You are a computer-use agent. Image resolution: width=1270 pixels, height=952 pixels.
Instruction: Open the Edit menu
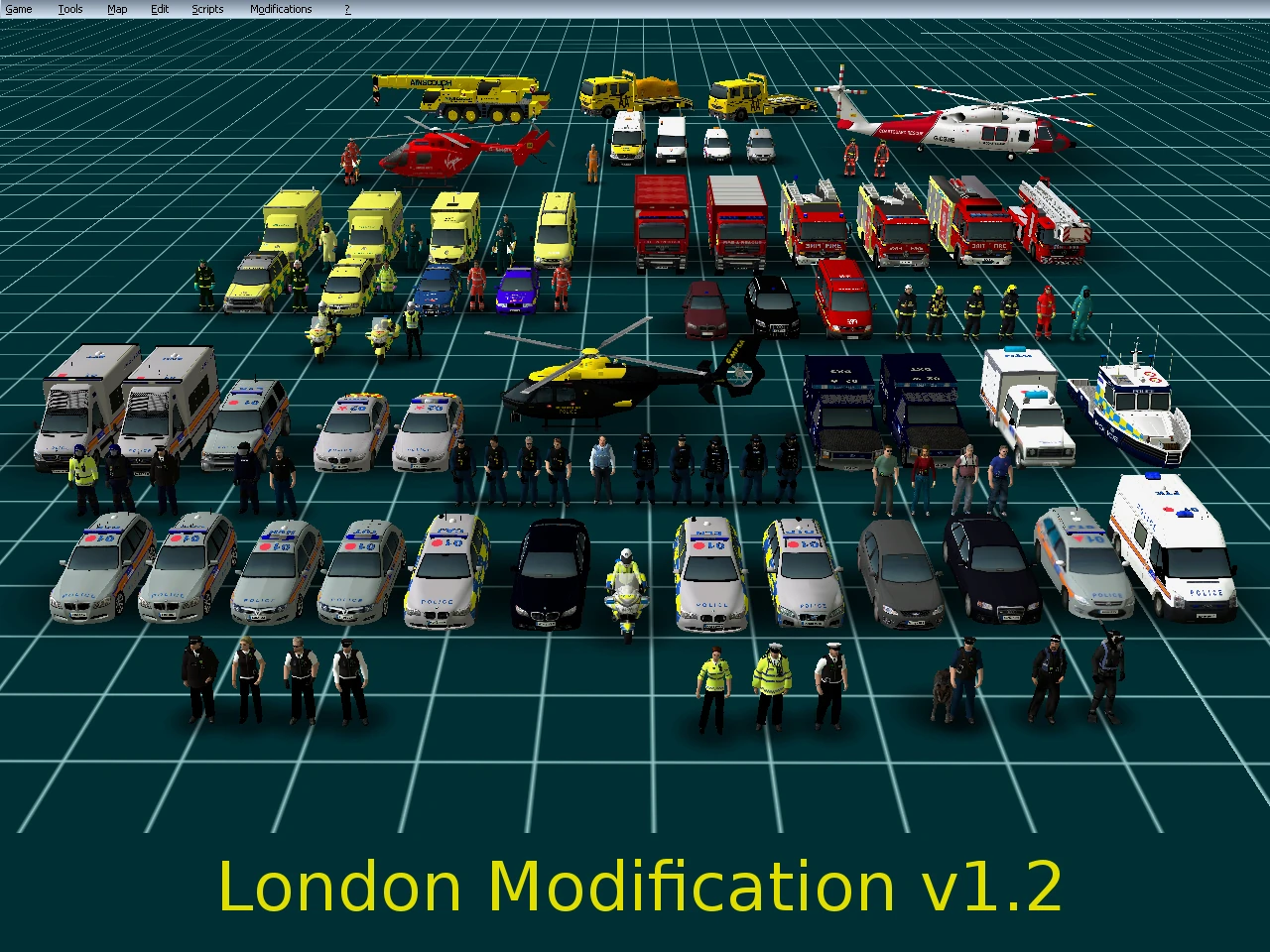pyautogui.click(x=159, y=8)
